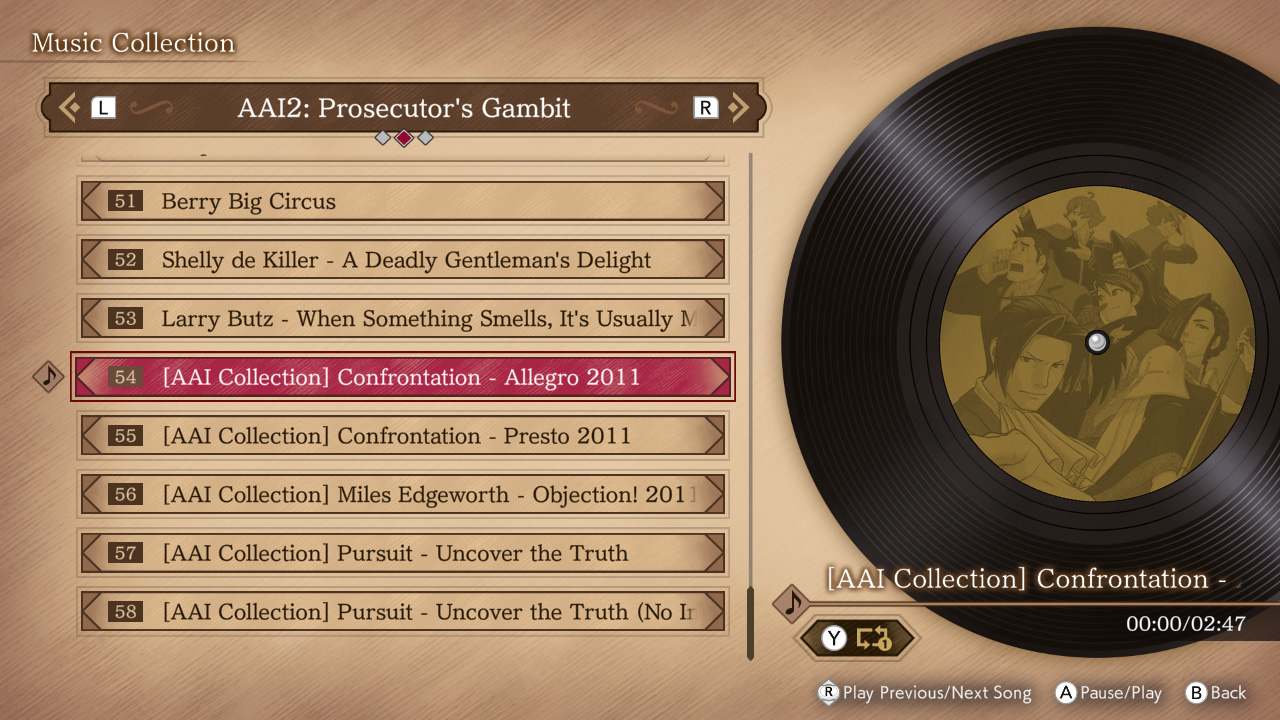Select the AAI2: Prosecutor's Gambit header tab

(x=403, y=108)
